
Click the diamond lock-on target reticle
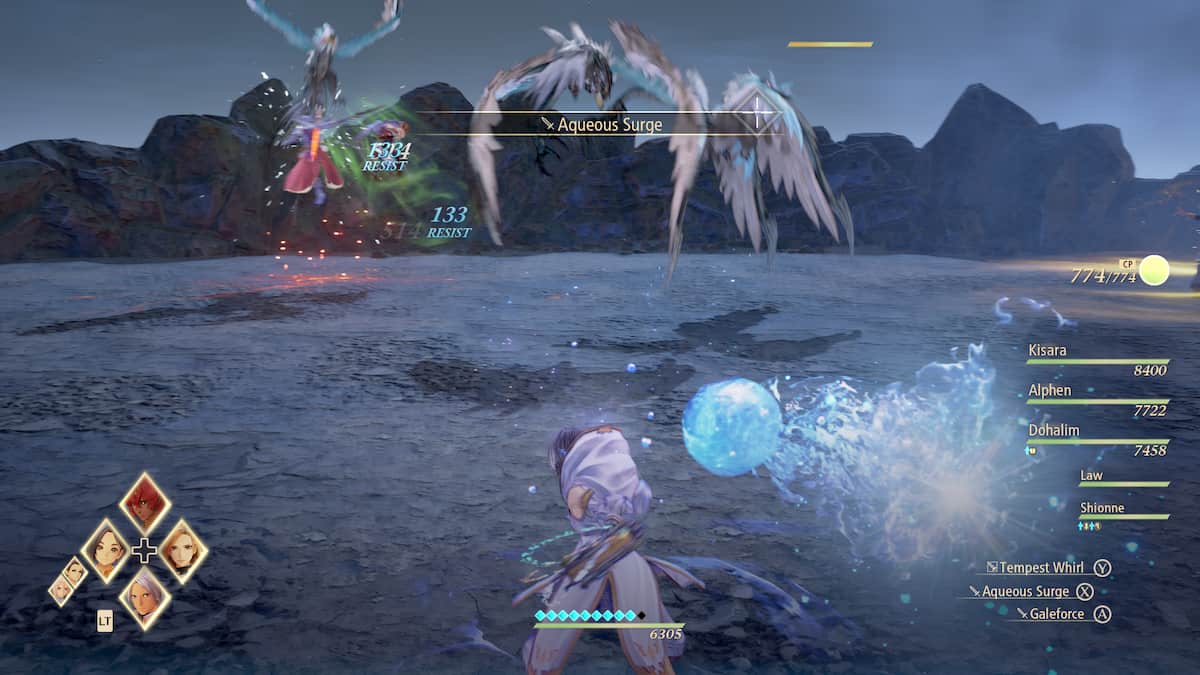point(761,113)
